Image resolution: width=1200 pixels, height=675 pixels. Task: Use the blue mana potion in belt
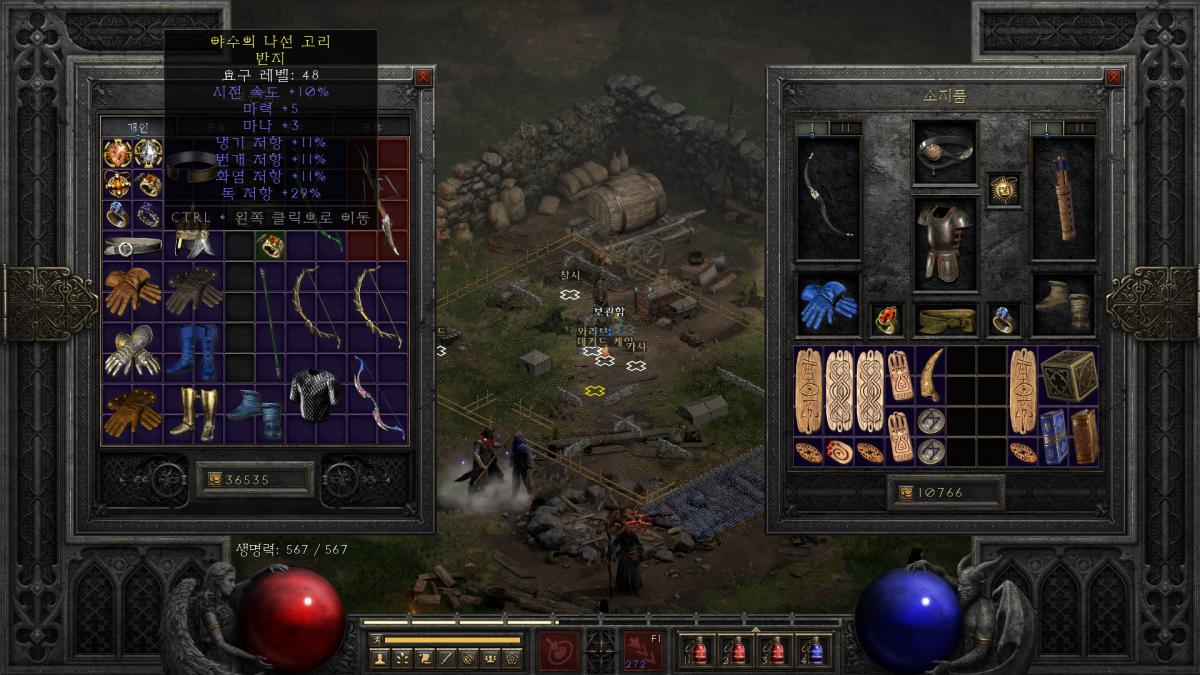(815, 650)
